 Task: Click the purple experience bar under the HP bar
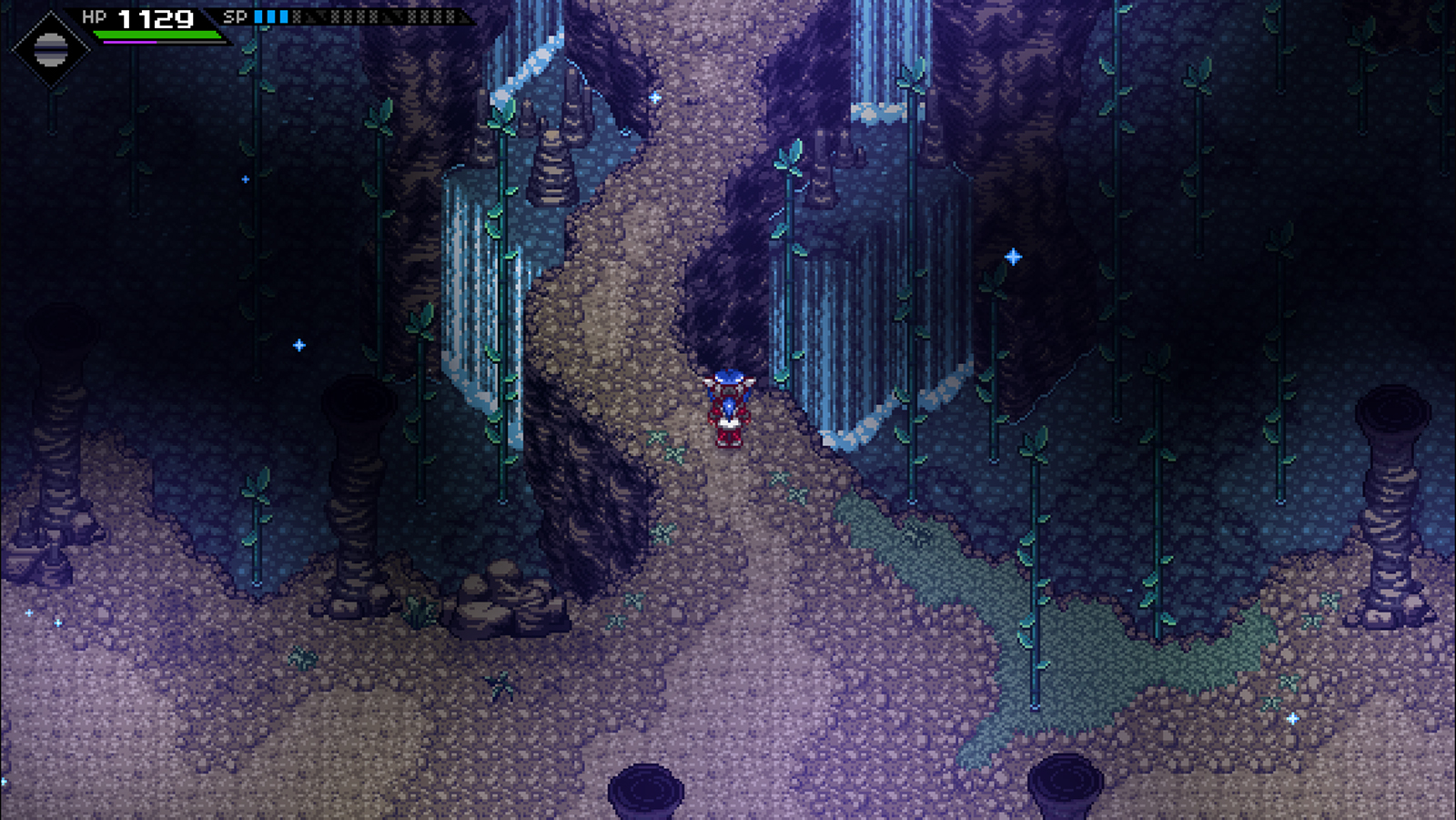127,42
